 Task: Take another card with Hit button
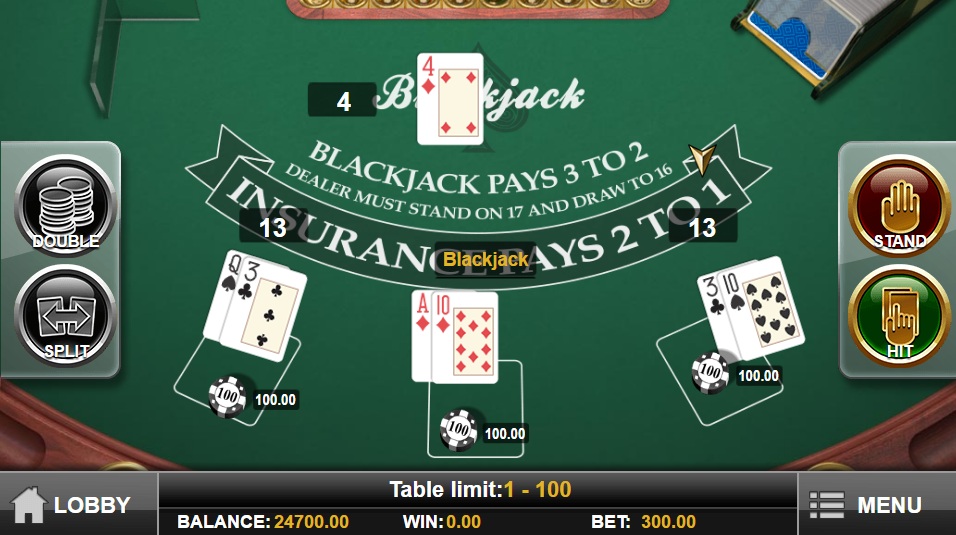(x=899, y=318)
